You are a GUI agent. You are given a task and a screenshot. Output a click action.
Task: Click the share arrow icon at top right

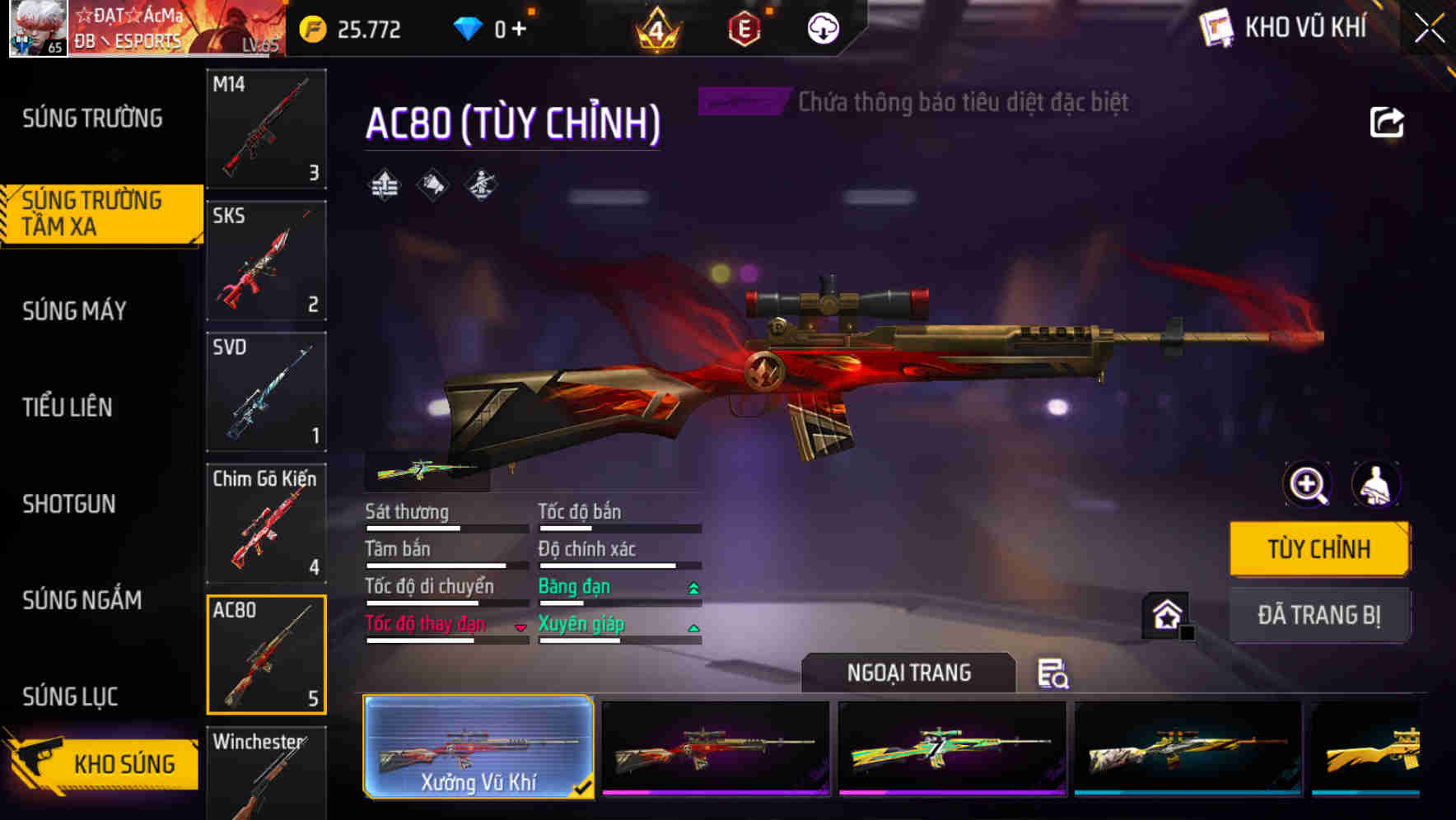(1388, 122)
